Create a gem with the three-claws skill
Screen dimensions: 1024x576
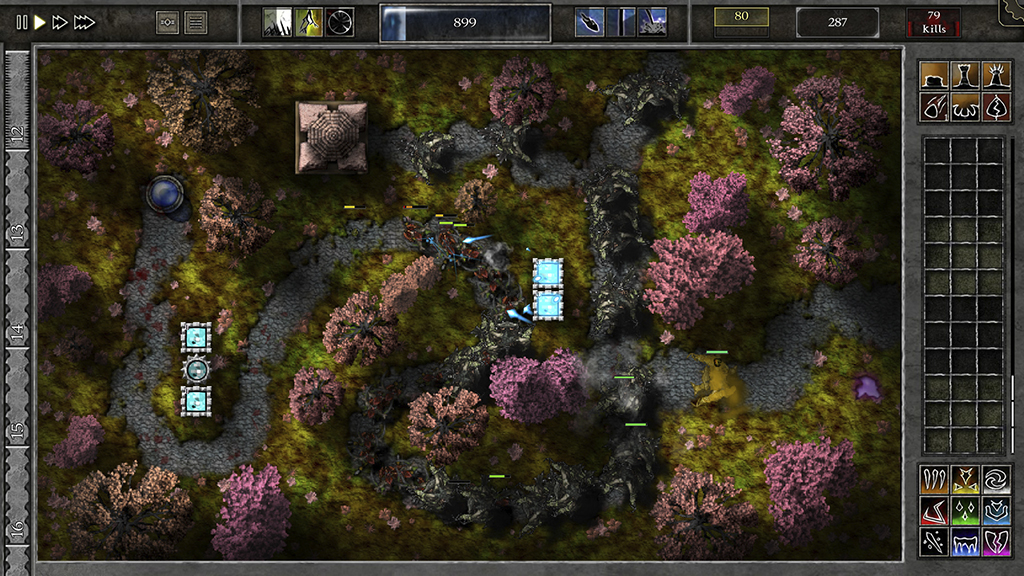[x=934, y=480]
